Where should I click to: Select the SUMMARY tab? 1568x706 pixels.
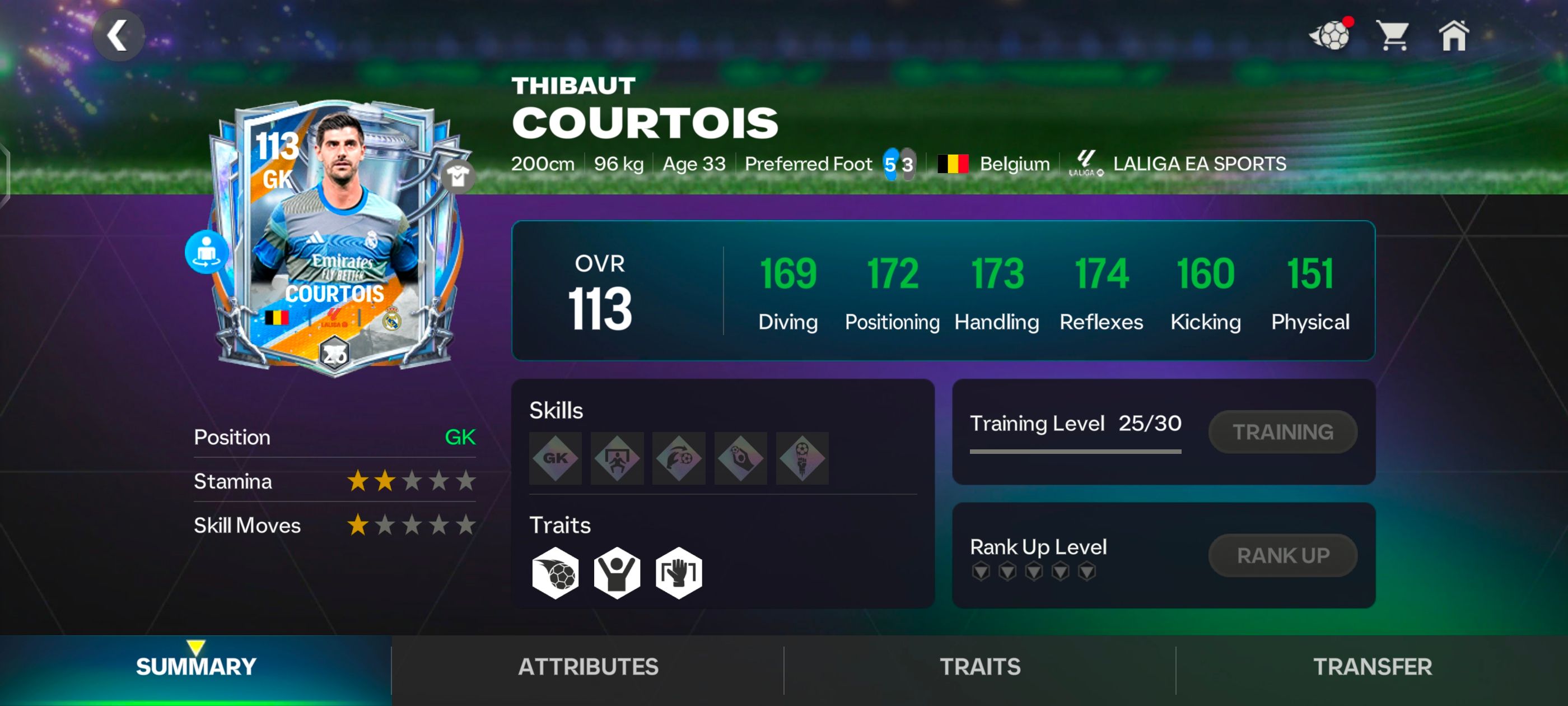[196, 667]
